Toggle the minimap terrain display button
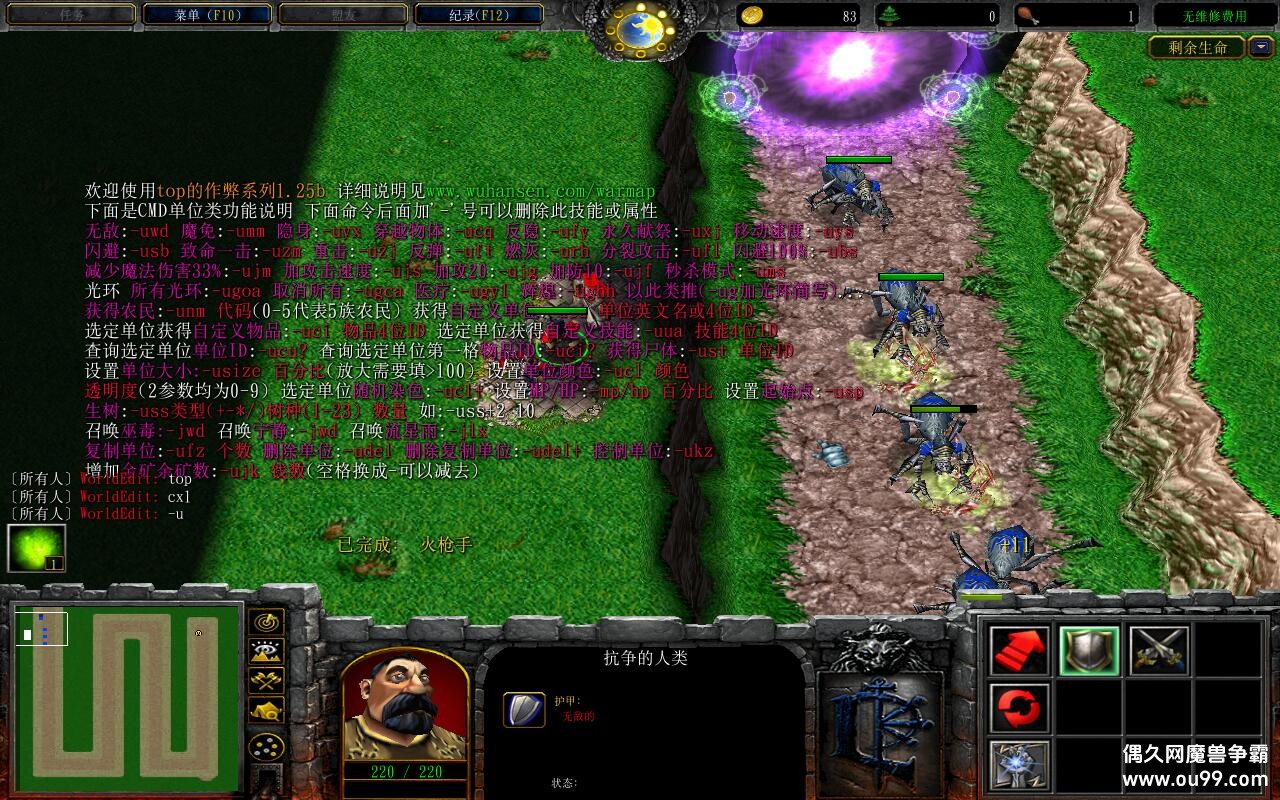 (266, 652)
